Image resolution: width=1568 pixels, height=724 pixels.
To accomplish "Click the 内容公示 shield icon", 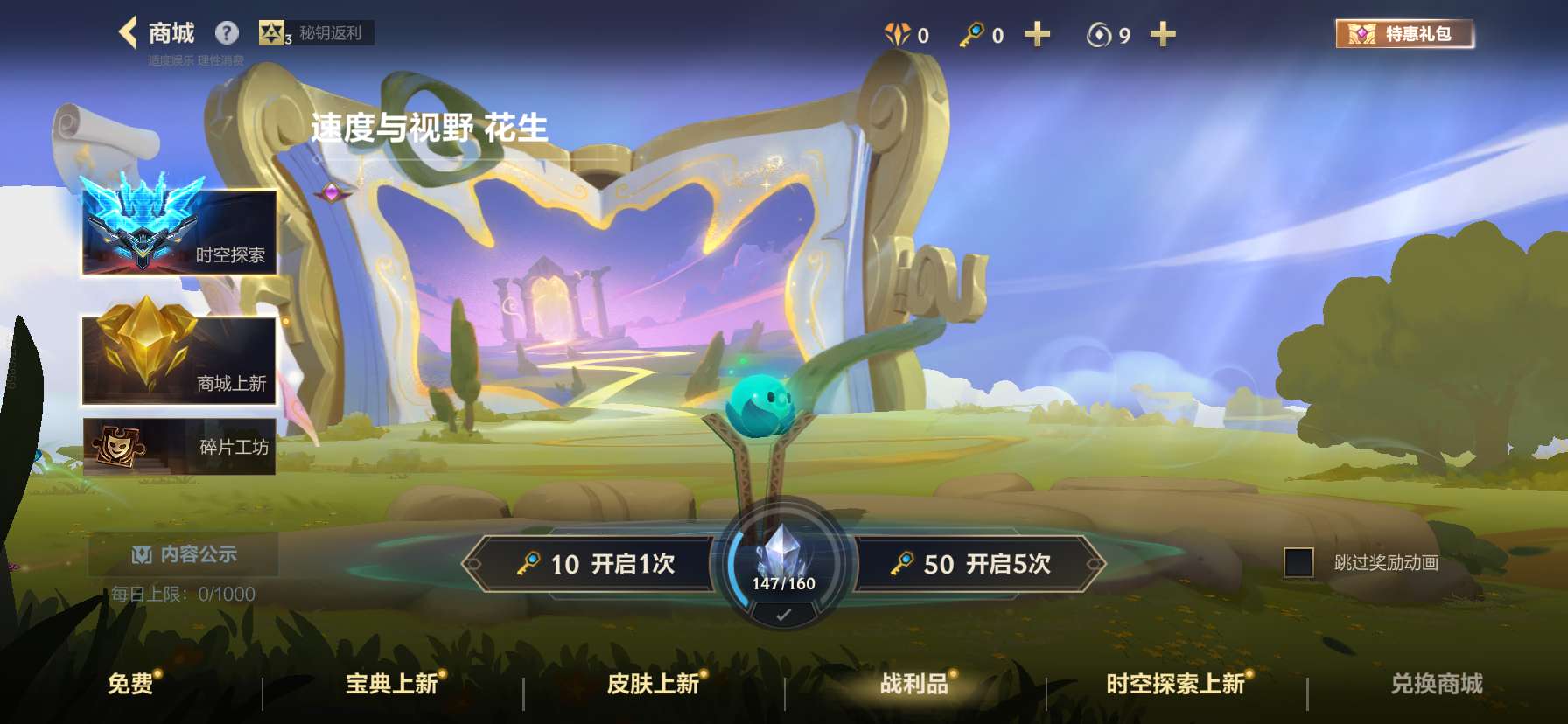I will 141,553.
